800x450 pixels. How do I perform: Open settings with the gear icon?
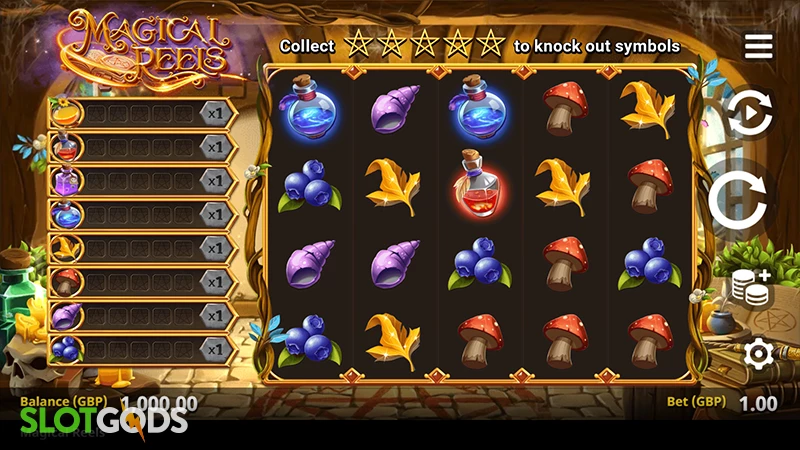758,353
